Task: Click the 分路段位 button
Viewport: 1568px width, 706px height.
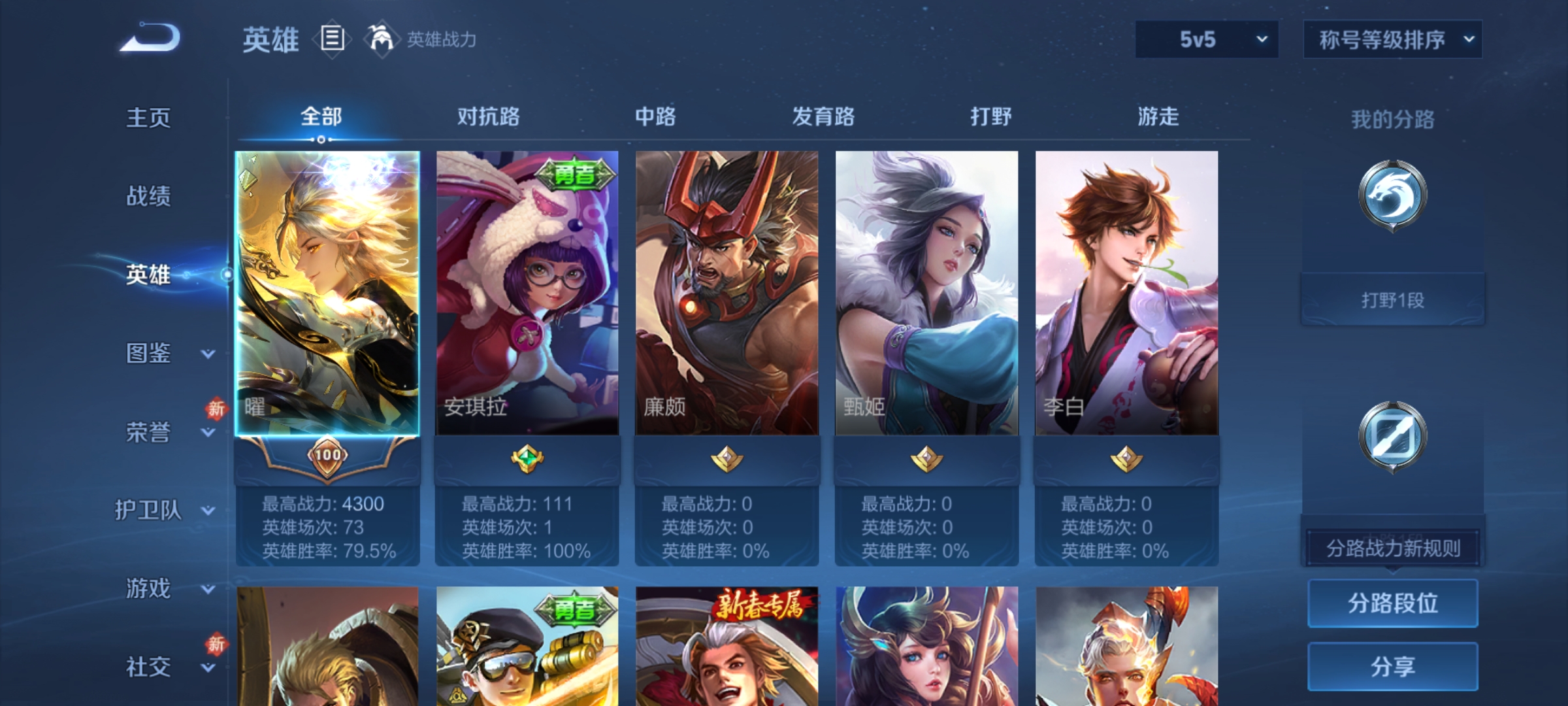Action: (x=1392, y=603)
